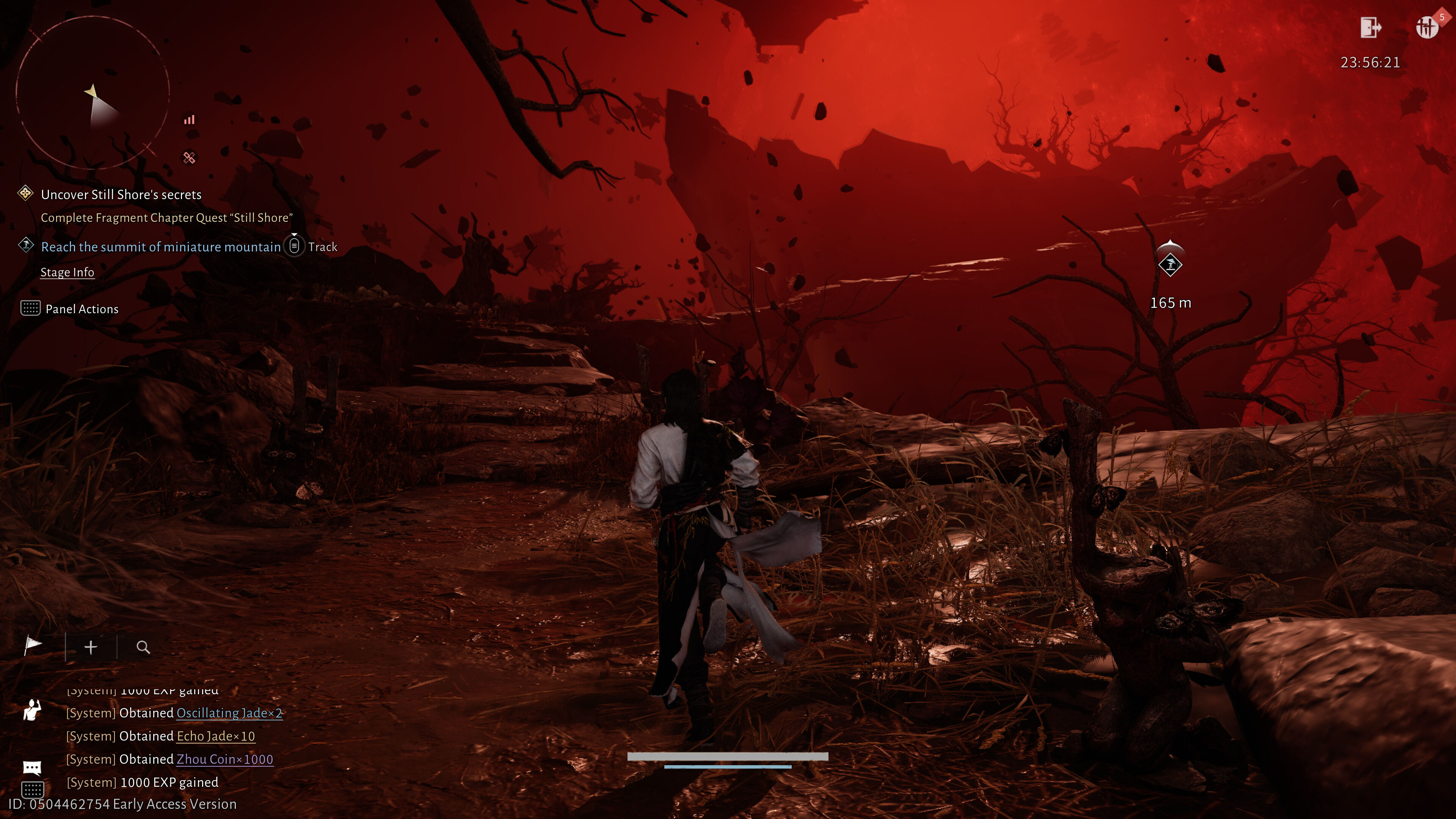Click the figure emote icon beside chat
1456x819 pixels.
(x=31, y=710)
